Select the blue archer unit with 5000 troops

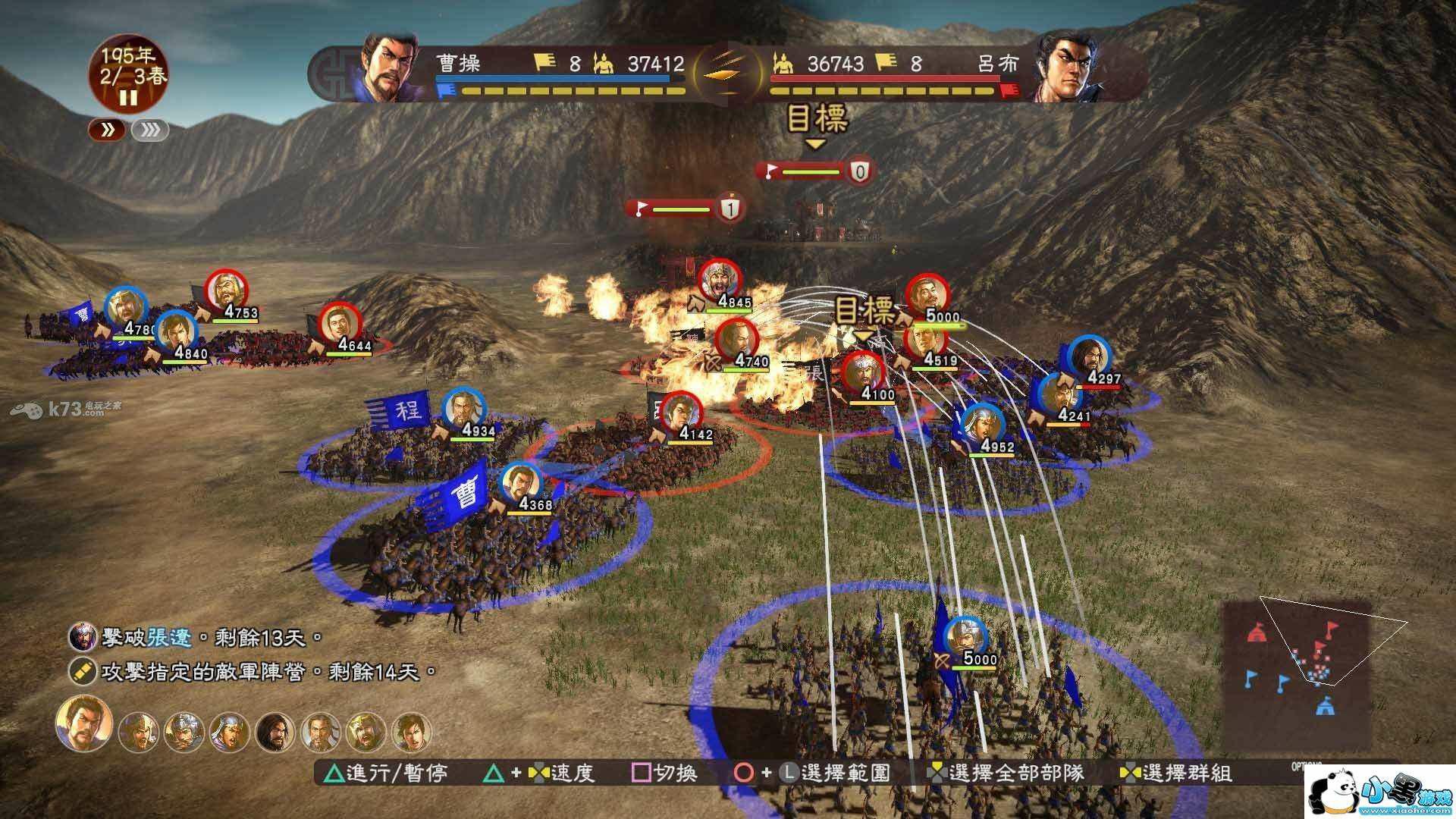pyautogui.click(x=965, y=637)
